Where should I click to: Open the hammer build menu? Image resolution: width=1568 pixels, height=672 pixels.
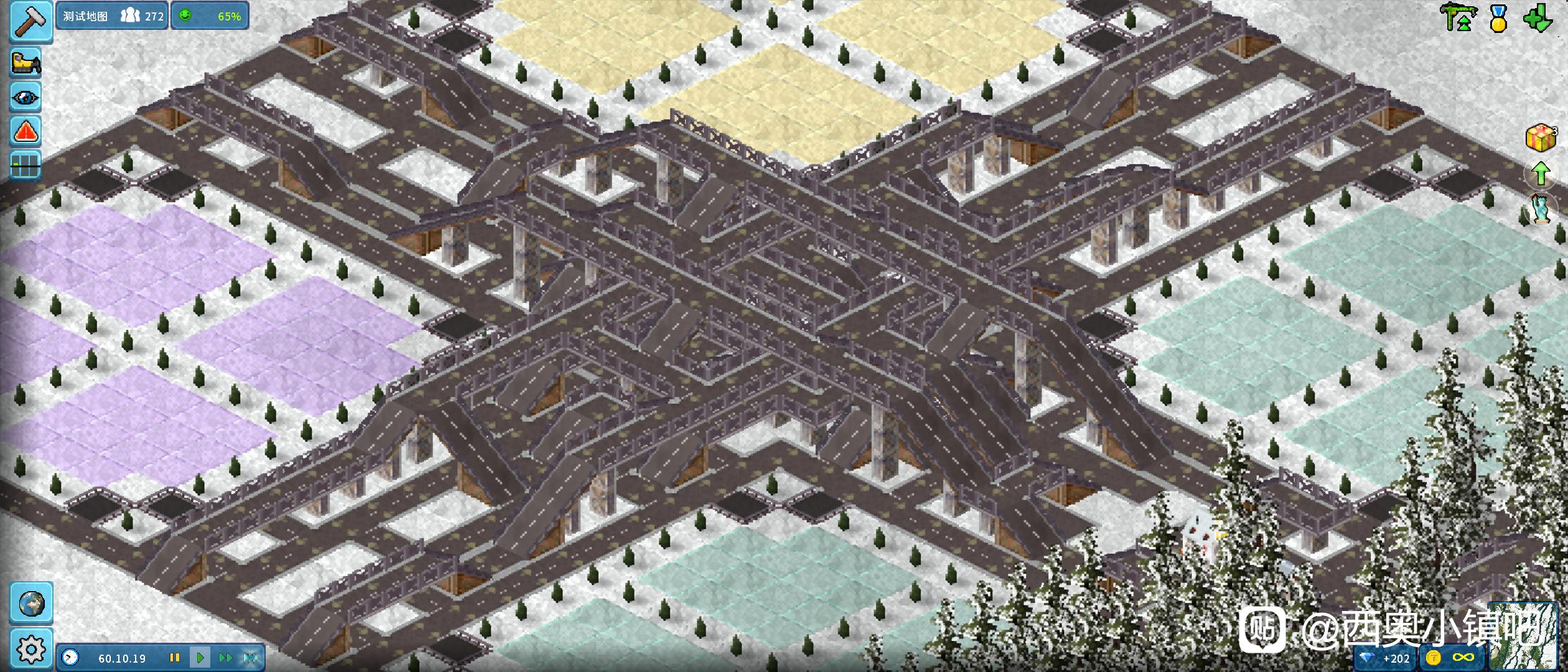coord(30,21)
